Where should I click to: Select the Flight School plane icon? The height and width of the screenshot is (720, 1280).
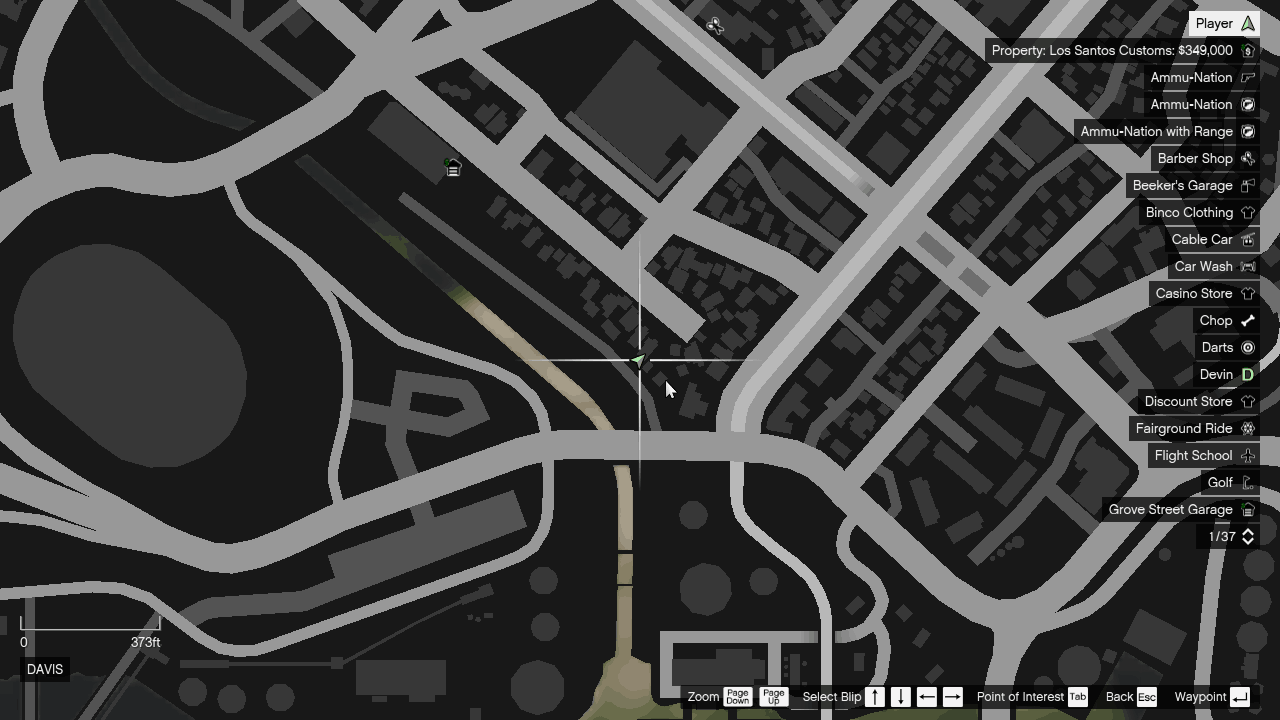pos(1247,455)
